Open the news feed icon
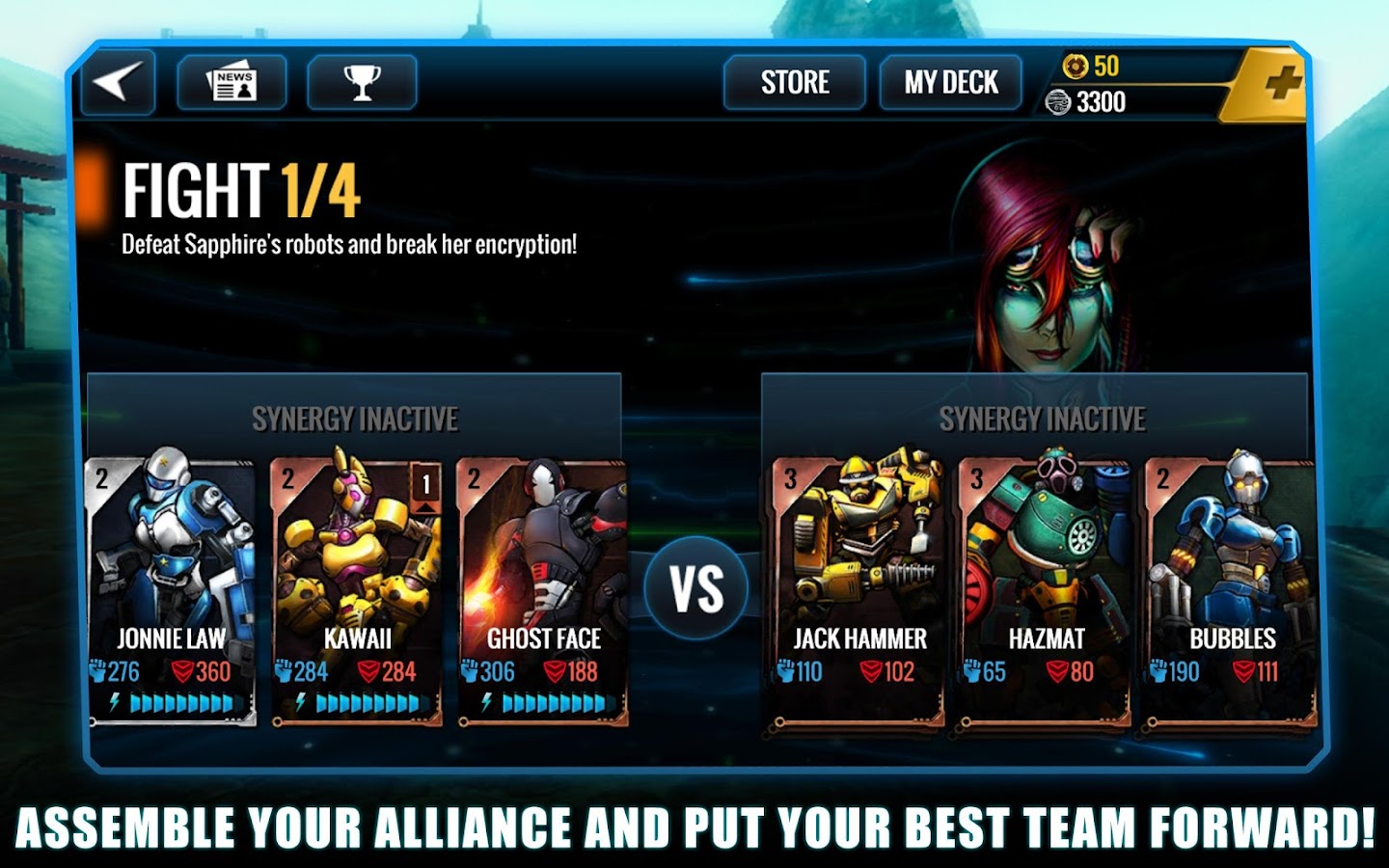Image resolution: width=1389 pixels, height=868 pixels. click(231, 83)
